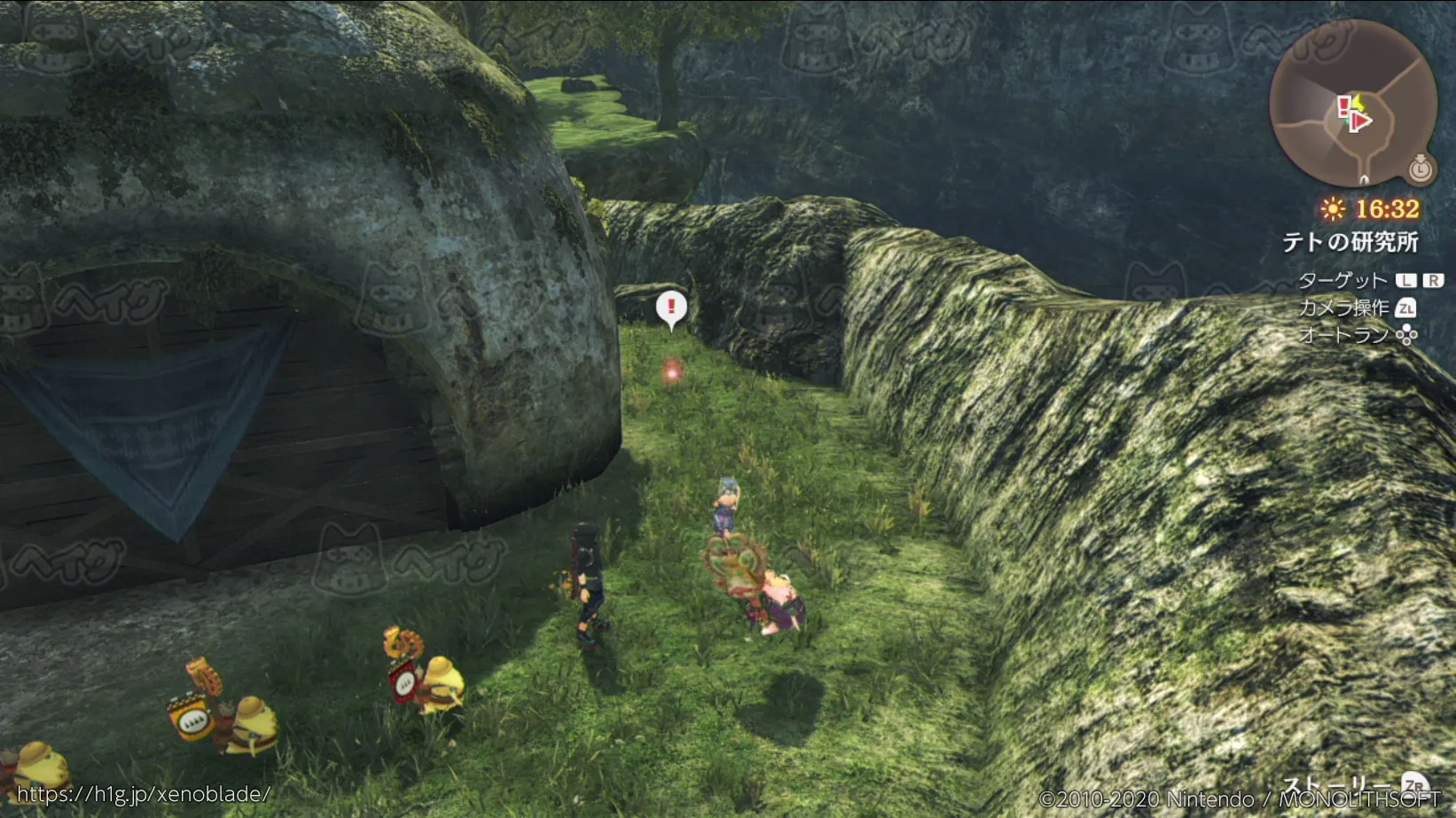
Task: Select the red arrow player marker on minimap
Action: 1358,121
